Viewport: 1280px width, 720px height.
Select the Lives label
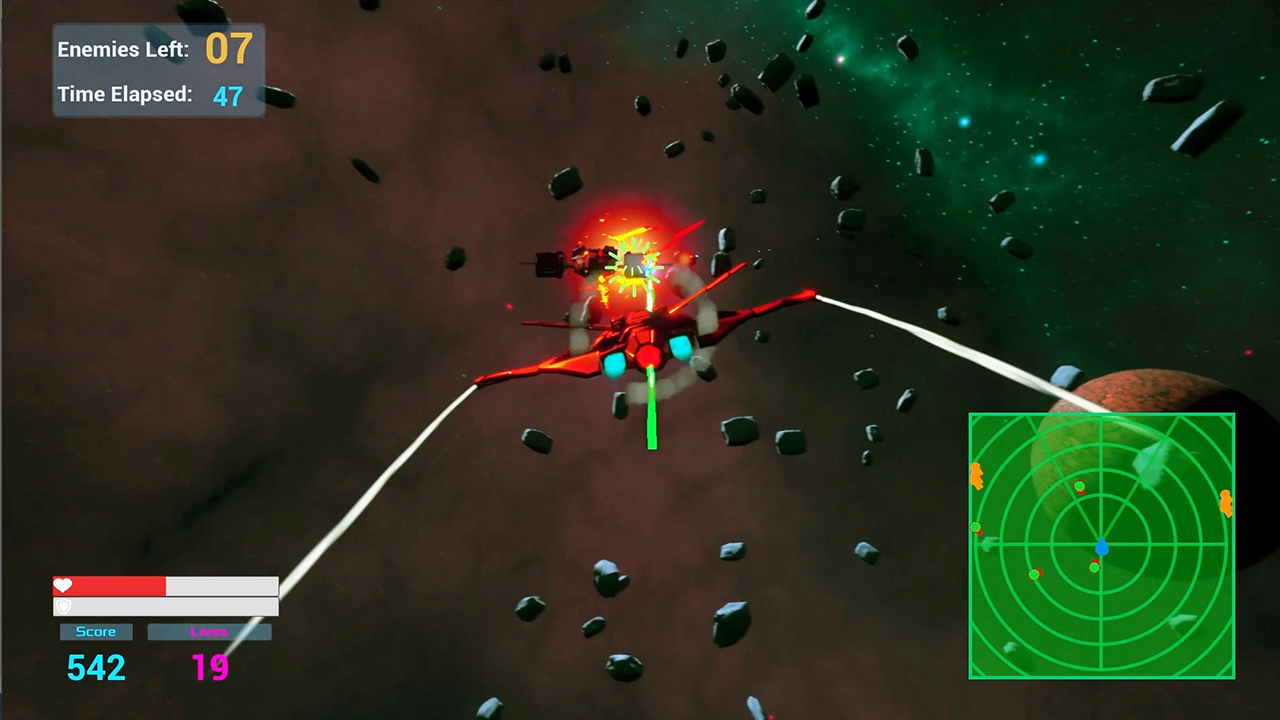pos(210,631)
